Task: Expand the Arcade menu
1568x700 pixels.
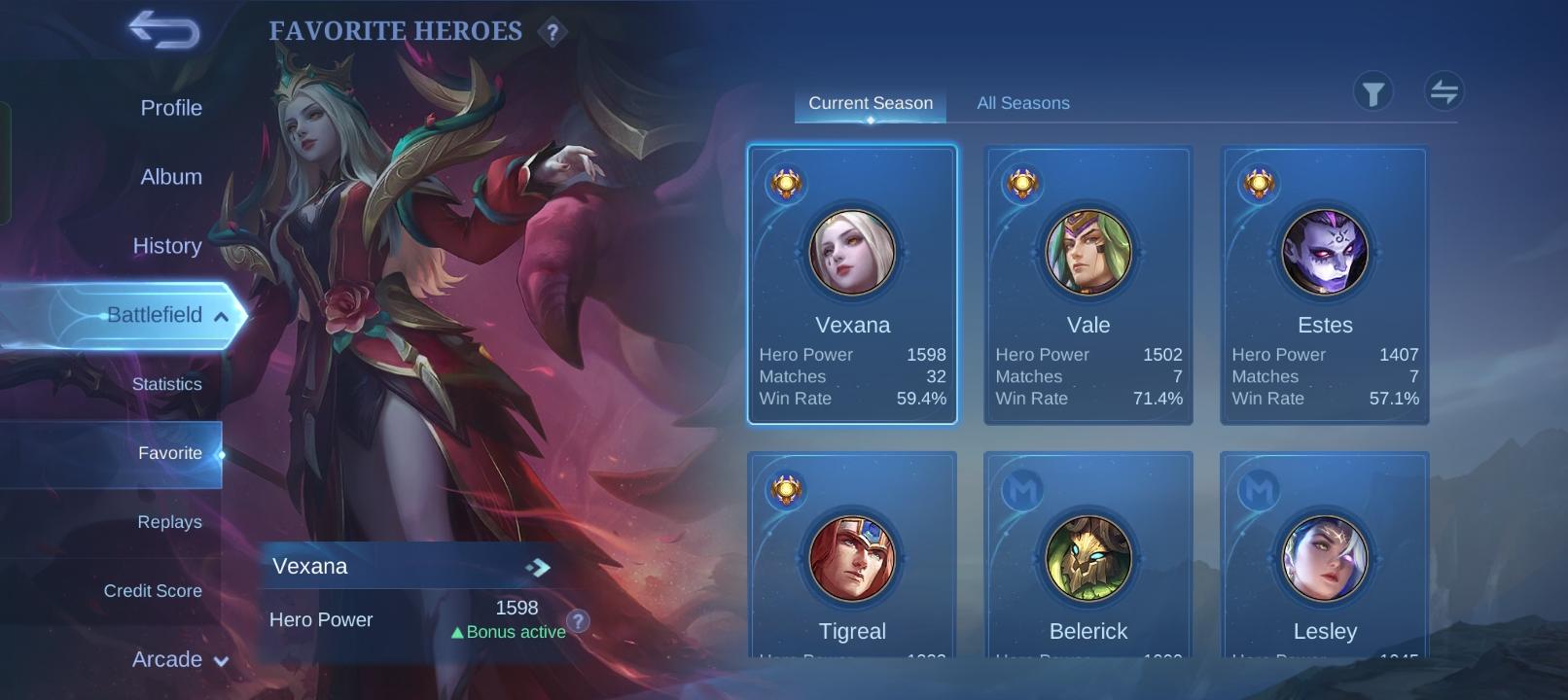Action: tap(222, 660)
